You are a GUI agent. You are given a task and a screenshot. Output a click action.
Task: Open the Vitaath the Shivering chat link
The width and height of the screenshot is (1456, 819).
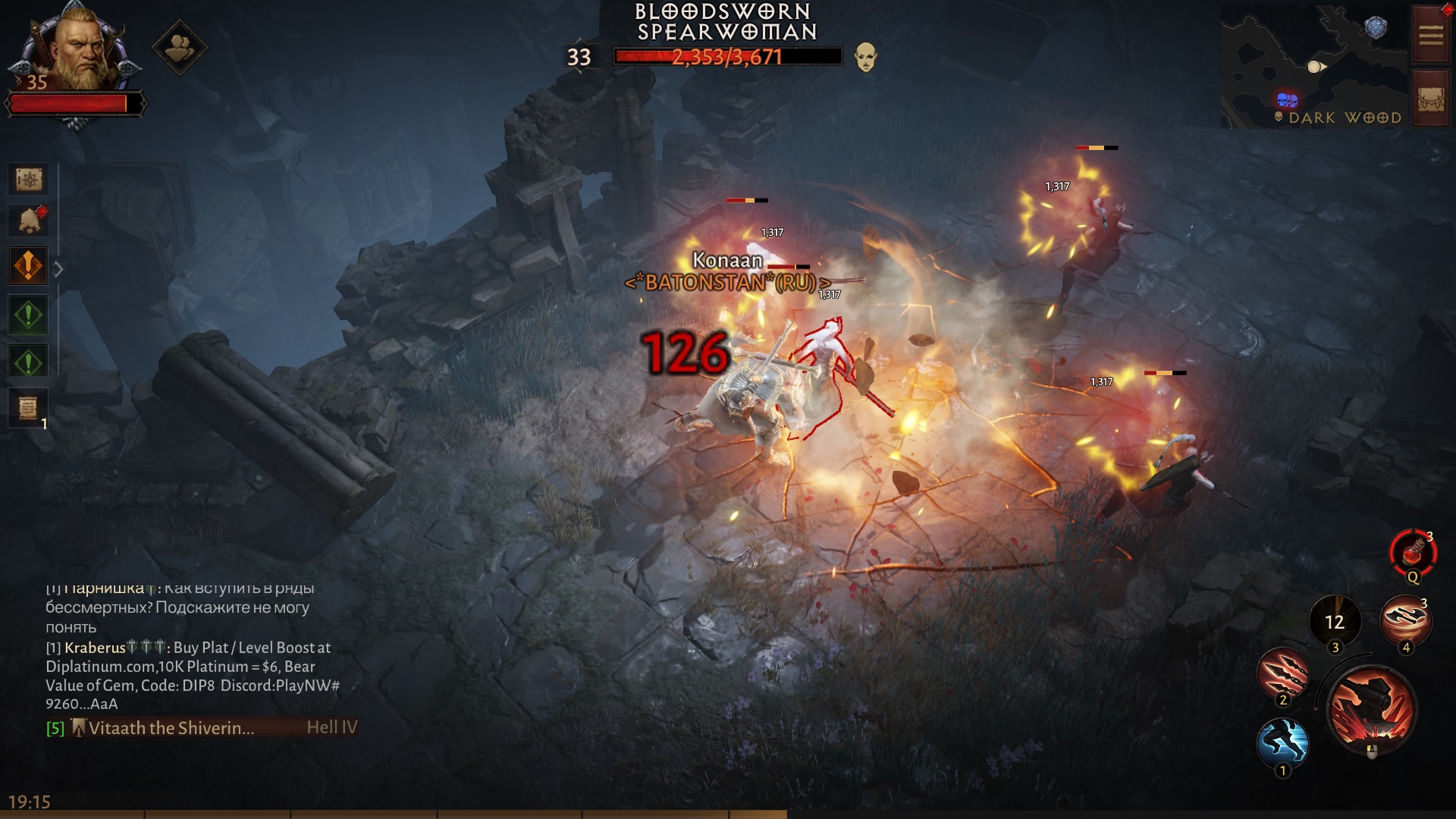pyautogui.click(x=171, y=728)
